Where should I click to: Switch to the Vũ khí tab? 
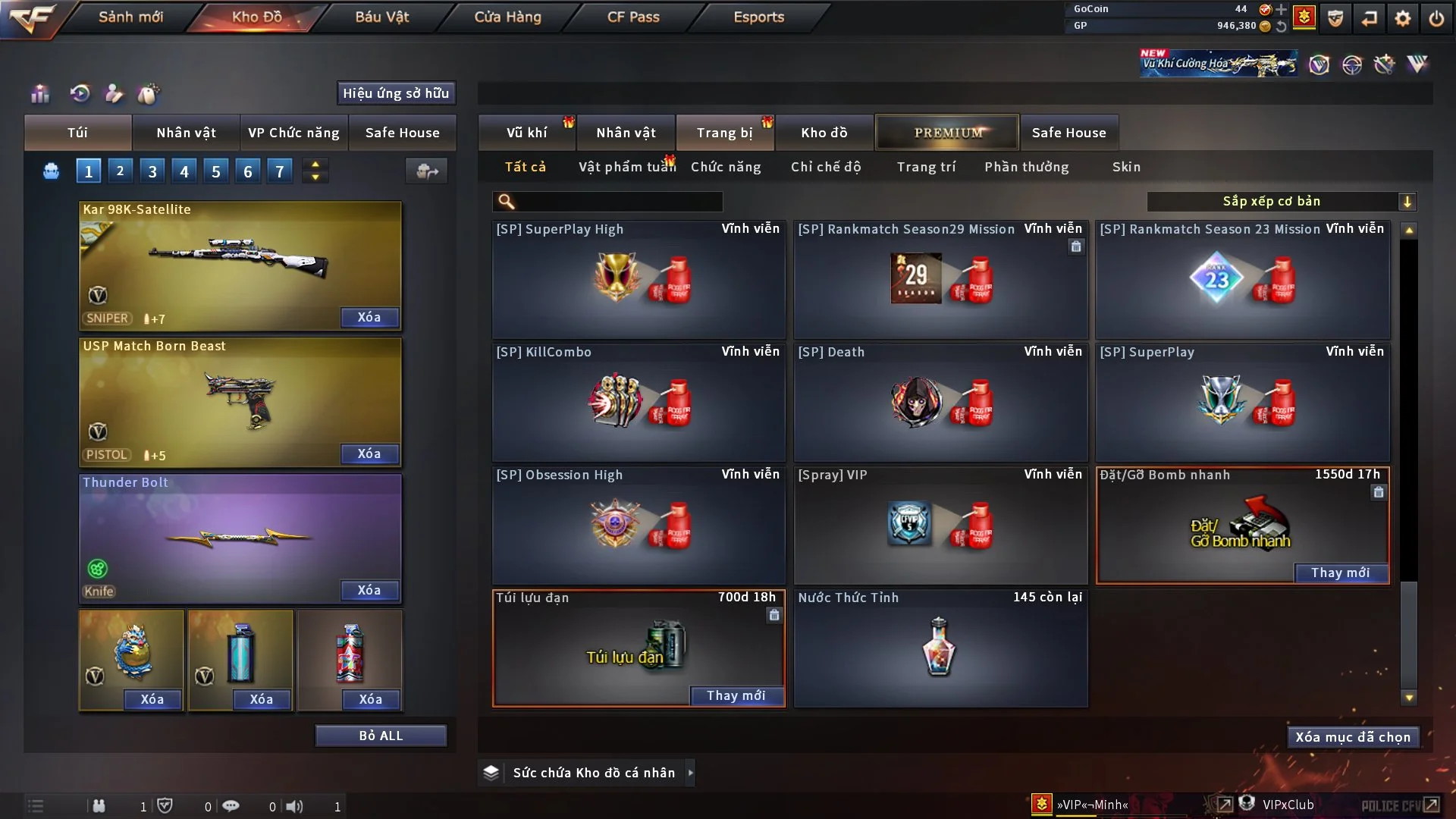point(526,133)
